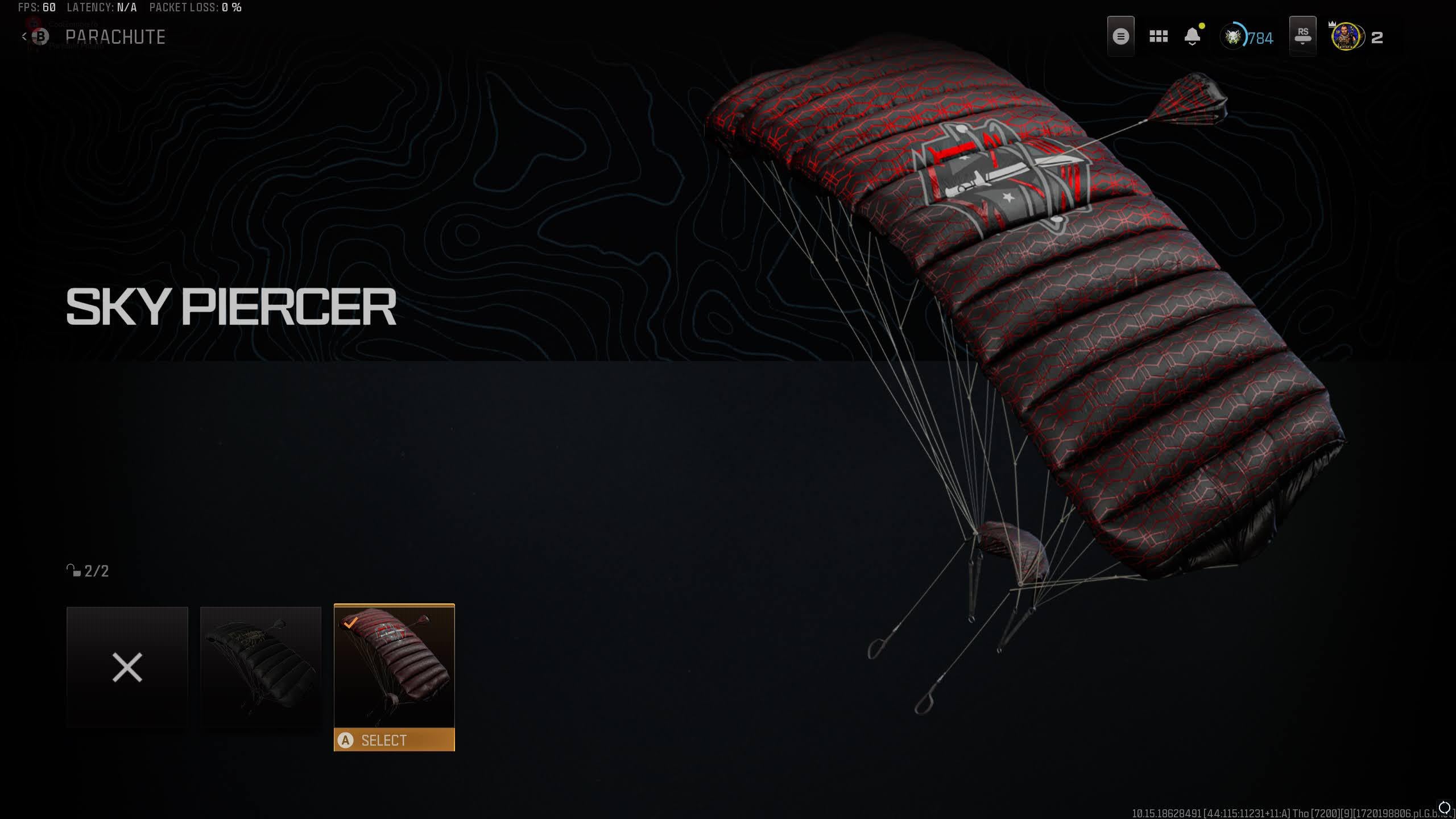View the player rank 784 badge
This screenshot has width=1456, height=819.
pos(1247,38)
